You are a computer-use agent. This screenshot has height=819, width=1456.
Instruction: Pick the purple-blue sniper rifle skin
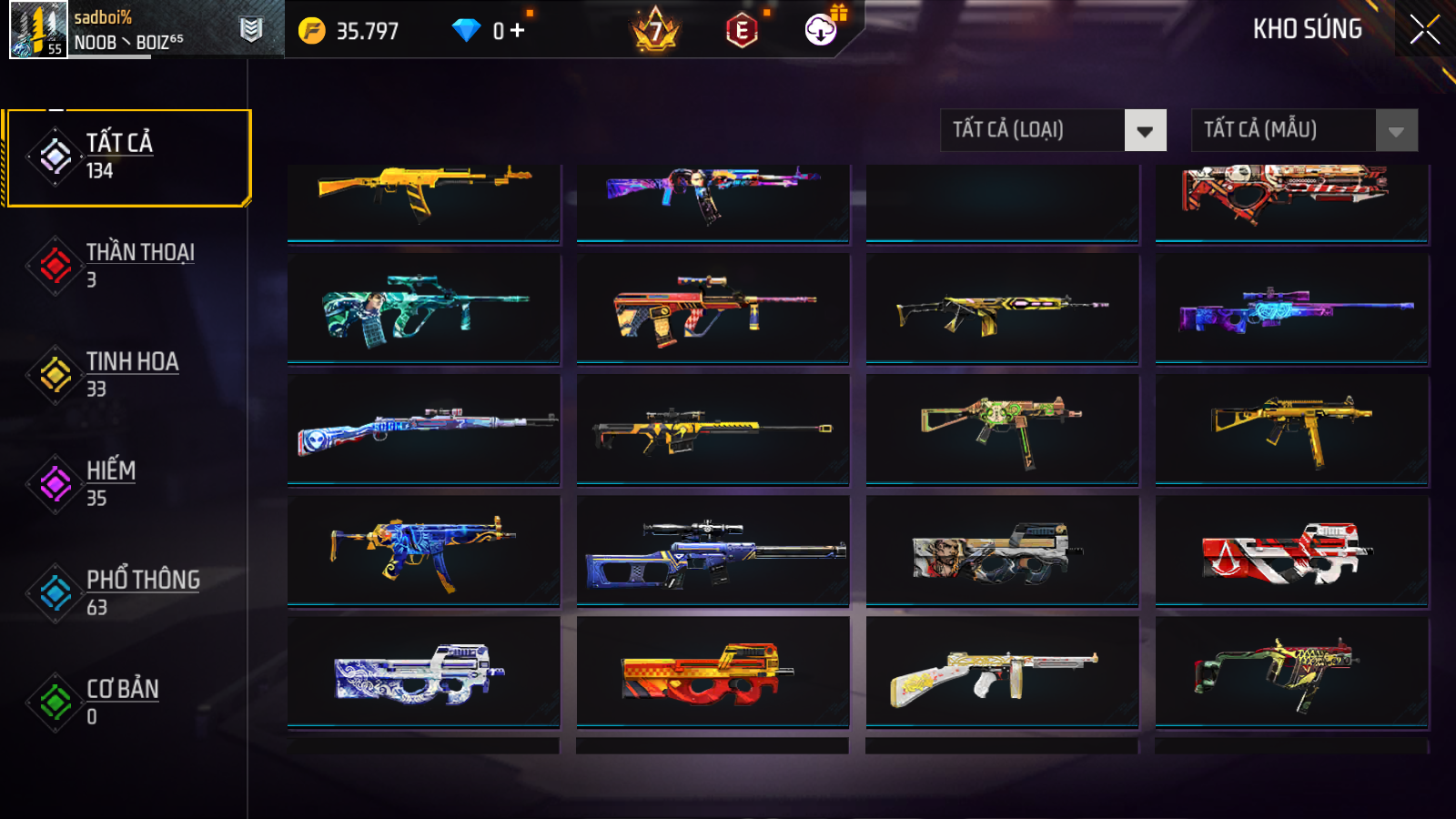pos(1292,309)
